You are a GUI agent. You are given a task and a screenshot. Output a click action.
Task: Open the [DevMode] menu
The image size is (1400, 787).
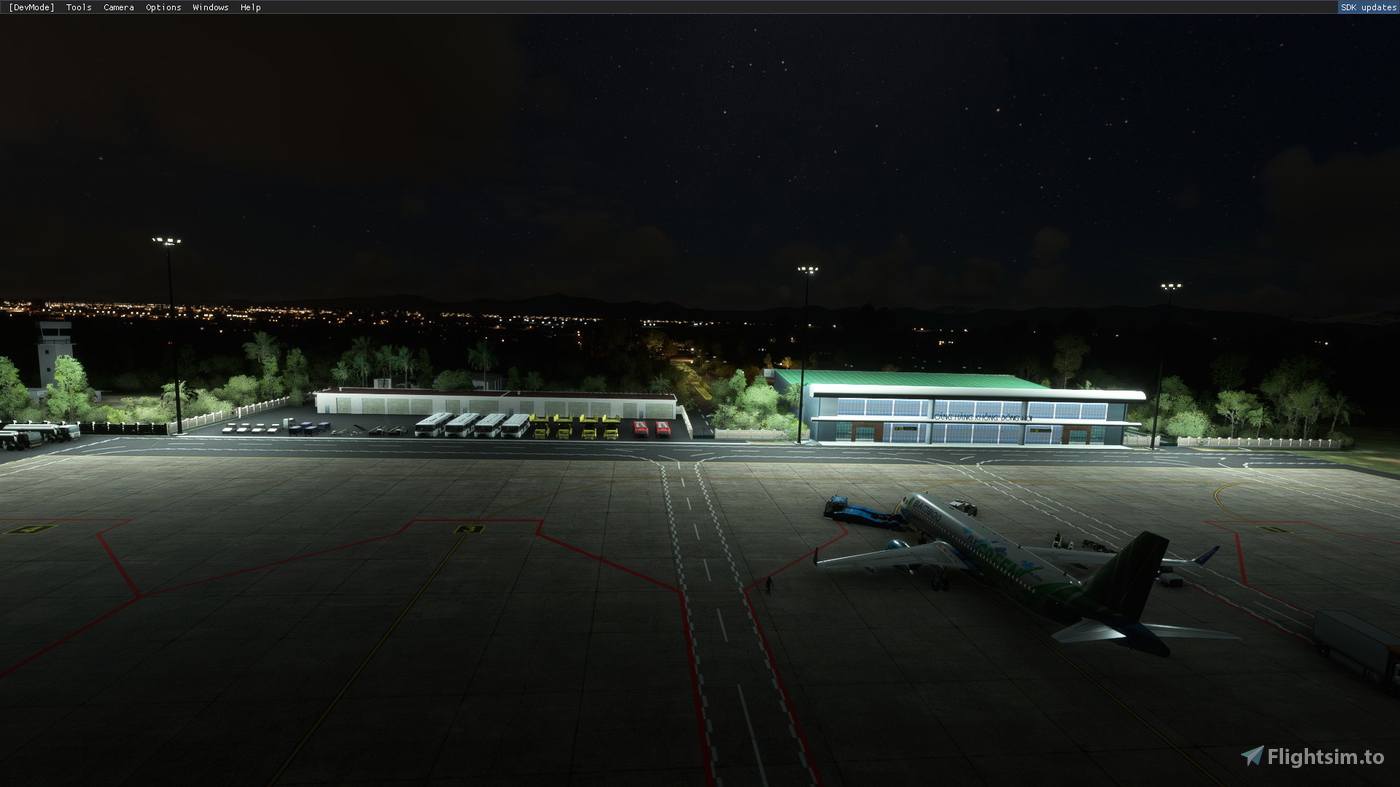31,7
